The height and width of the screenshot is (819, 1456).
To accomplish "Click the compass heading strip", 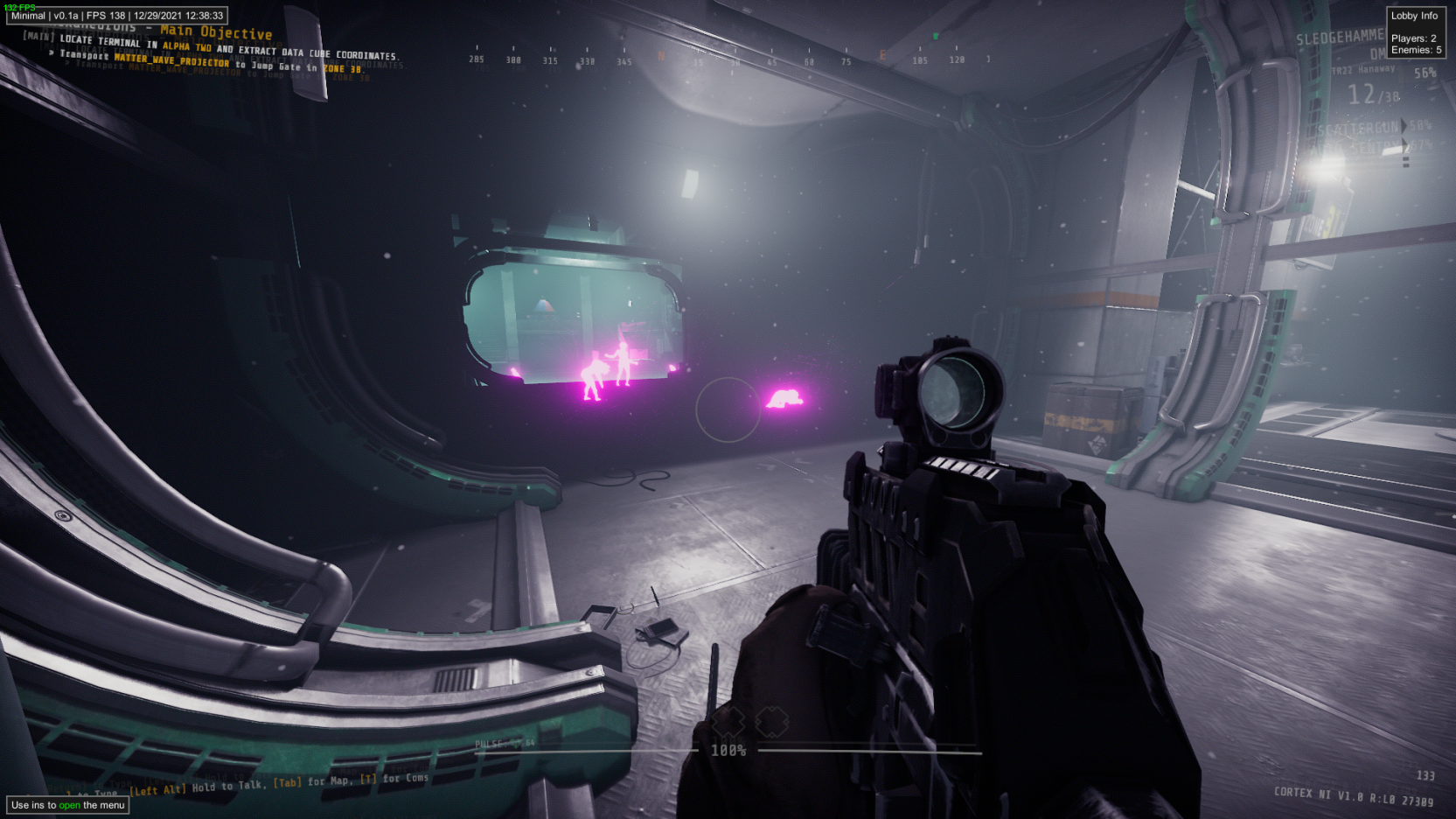I will (733, 59).
